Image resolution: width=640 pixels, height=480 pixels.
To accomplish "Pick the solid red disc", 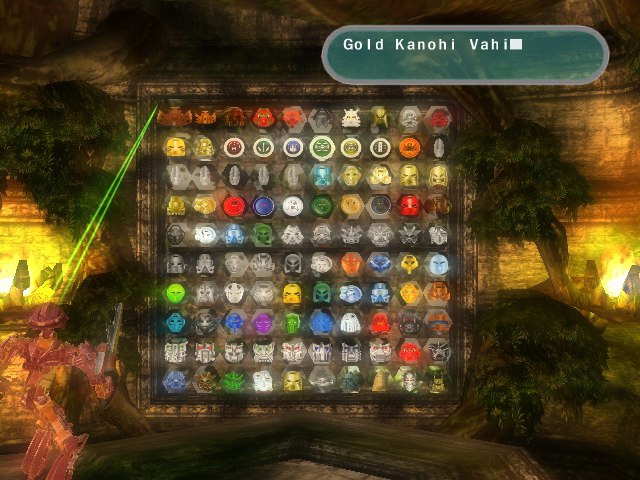I will tap(233, 206).
